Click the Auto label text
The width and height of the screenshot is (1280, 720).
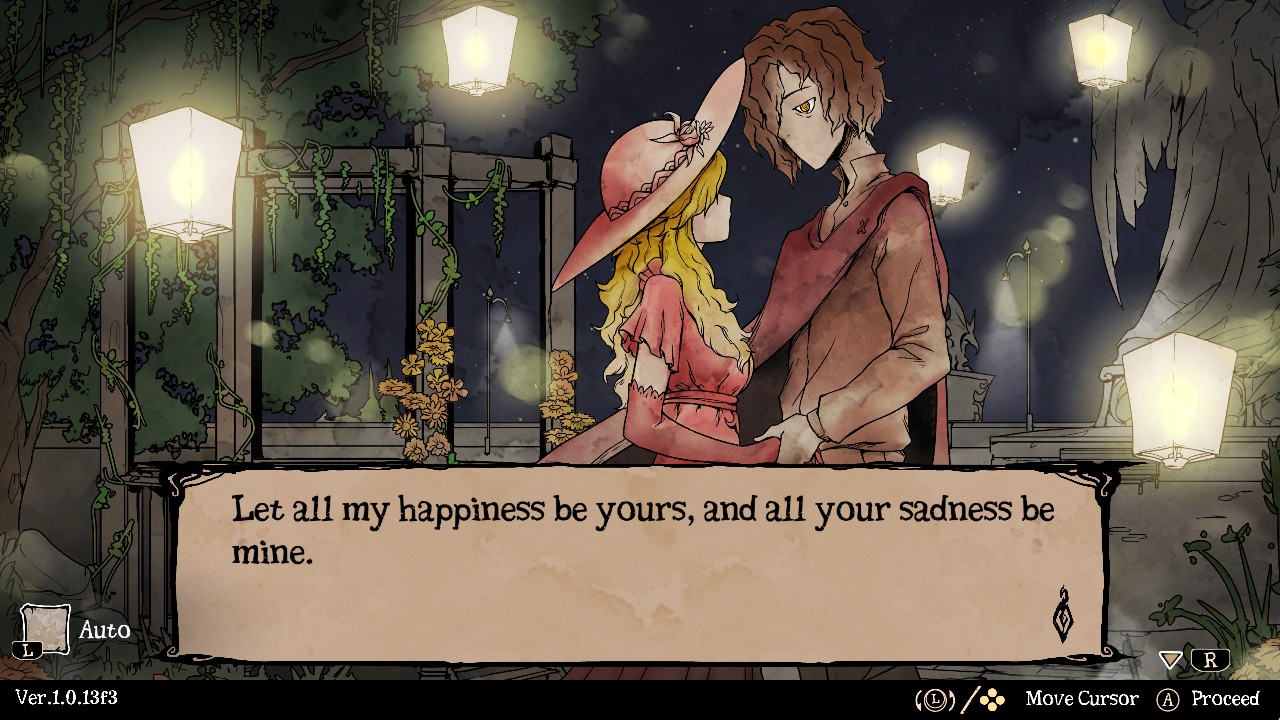105,630
